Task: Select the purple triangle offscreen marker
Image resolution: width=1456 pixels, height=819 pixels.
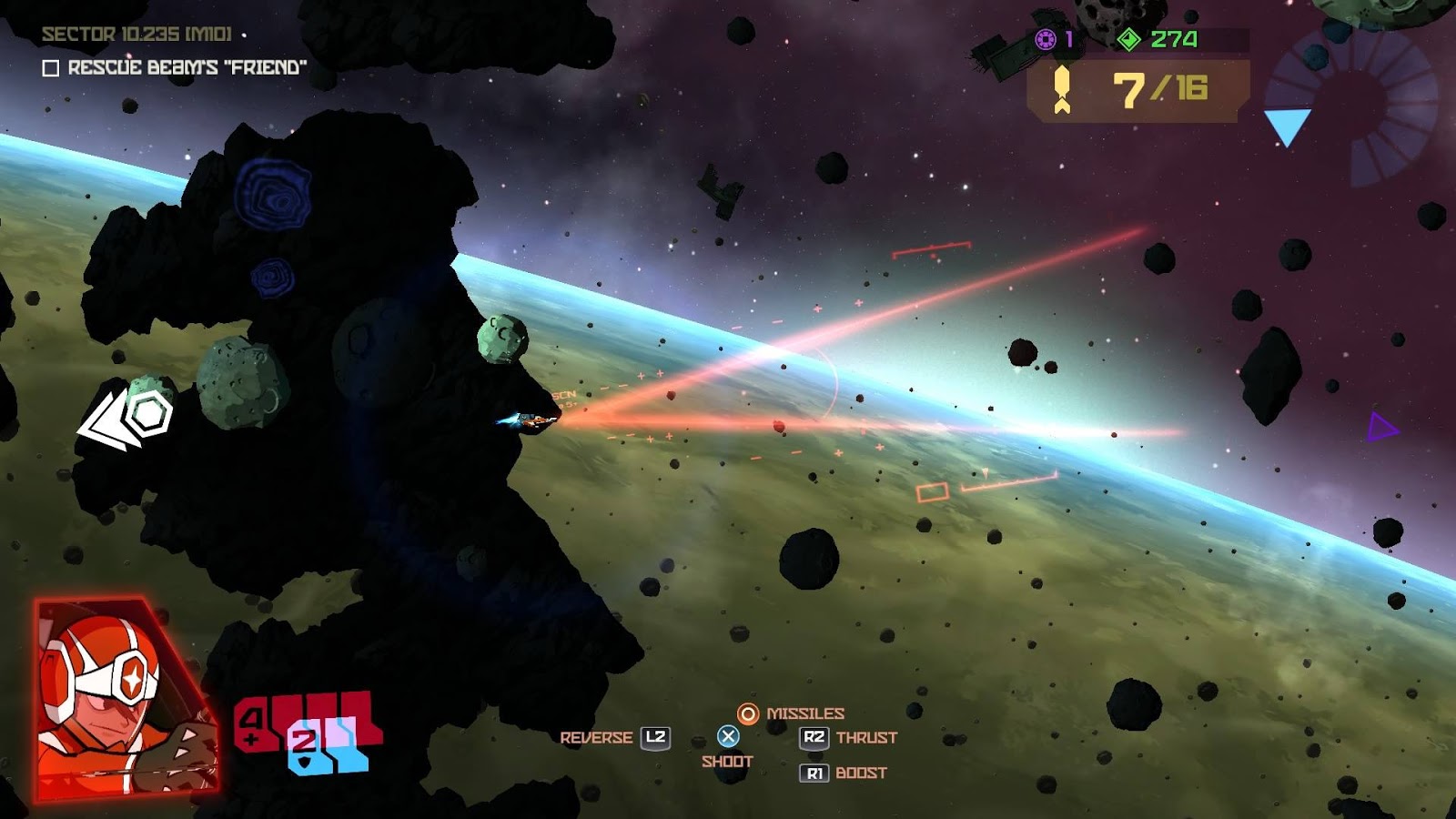Action: (1381, 427)
